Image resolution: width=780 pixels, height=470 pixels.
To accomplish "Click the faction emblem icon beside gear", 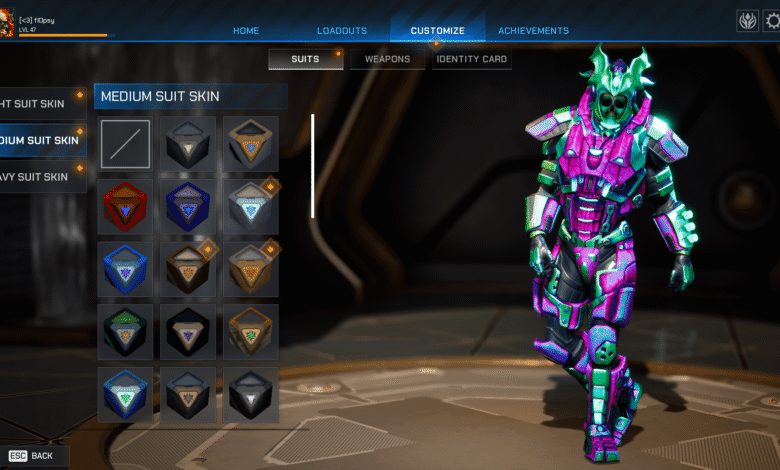I will coord(747,21).
